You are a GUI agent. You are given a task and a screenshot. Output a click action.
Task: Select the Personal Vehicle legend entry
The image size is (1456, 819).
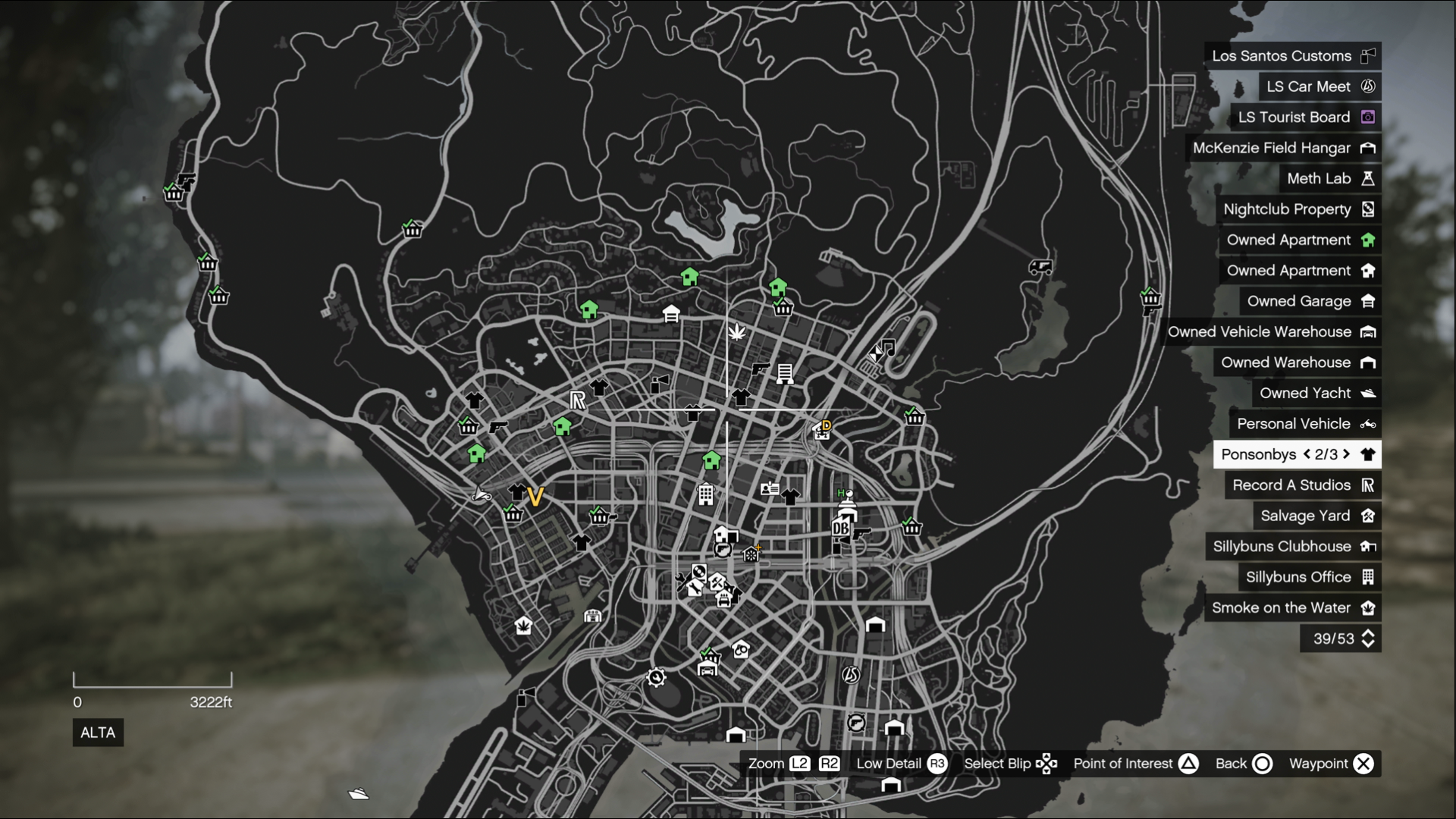coord(1304,424)
